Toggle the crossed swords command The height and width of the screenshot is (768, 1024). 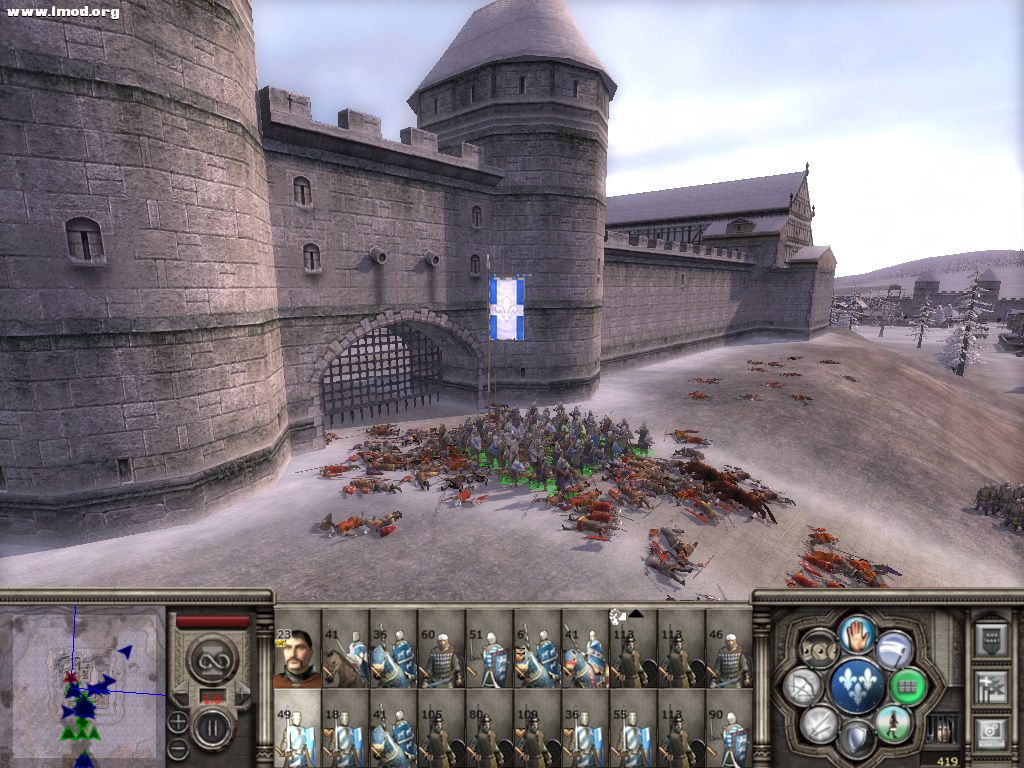(x=819, y=723)
